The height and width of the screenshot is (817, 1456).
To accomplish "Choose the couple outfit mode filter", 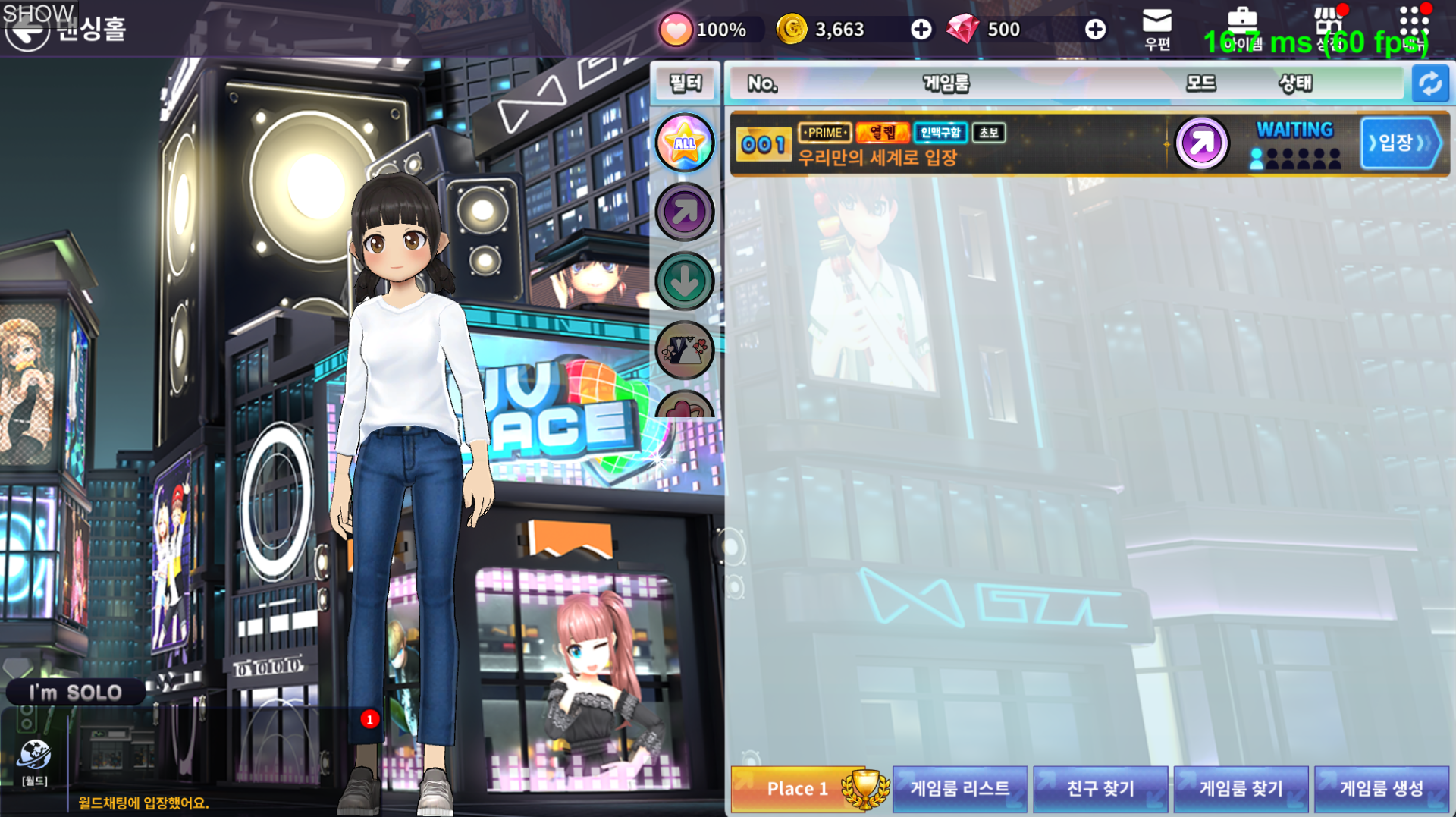I will click(685, 350).
